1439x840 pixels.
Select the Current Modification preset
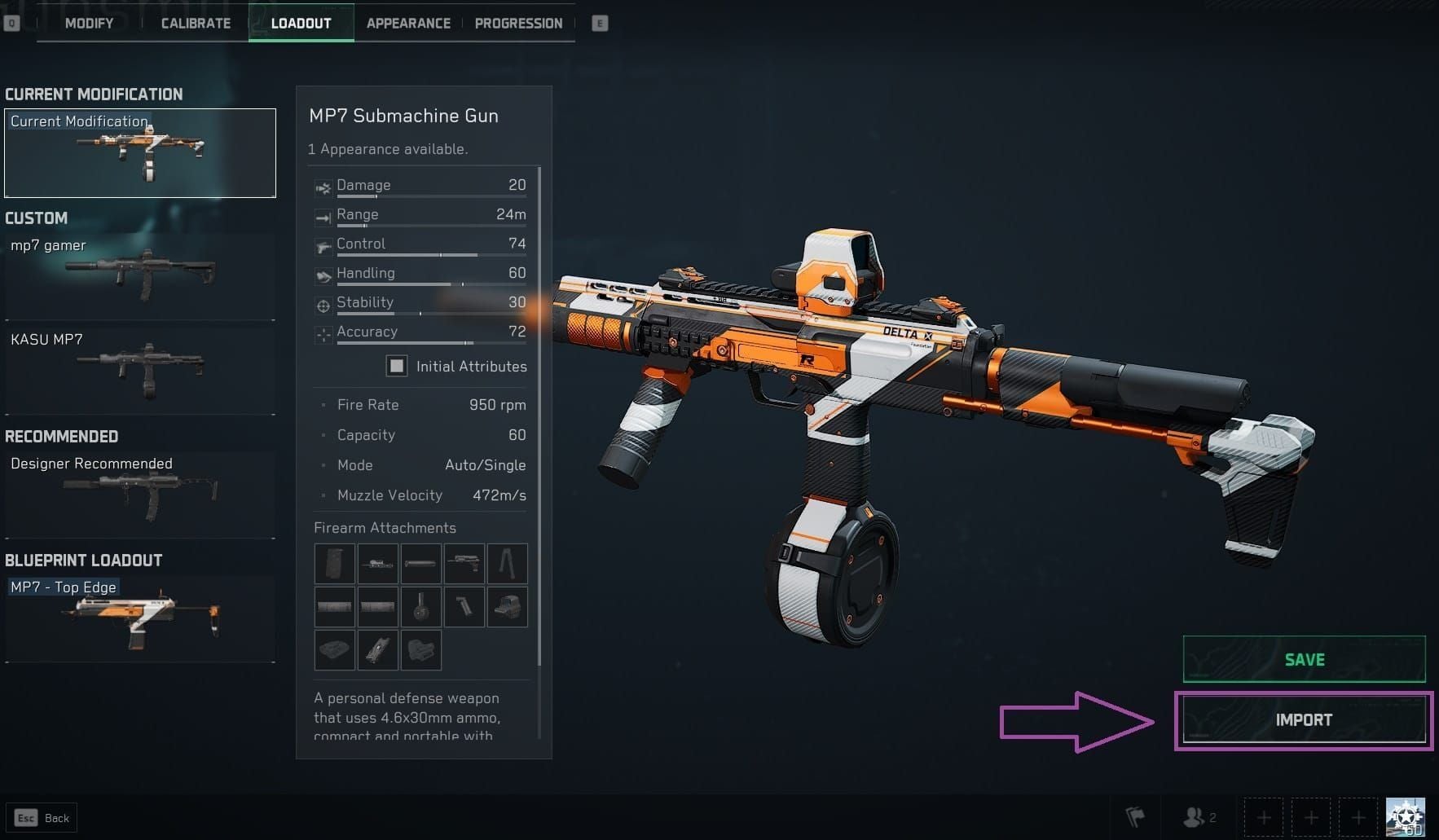pyautogui.click(x=140, y=153)
